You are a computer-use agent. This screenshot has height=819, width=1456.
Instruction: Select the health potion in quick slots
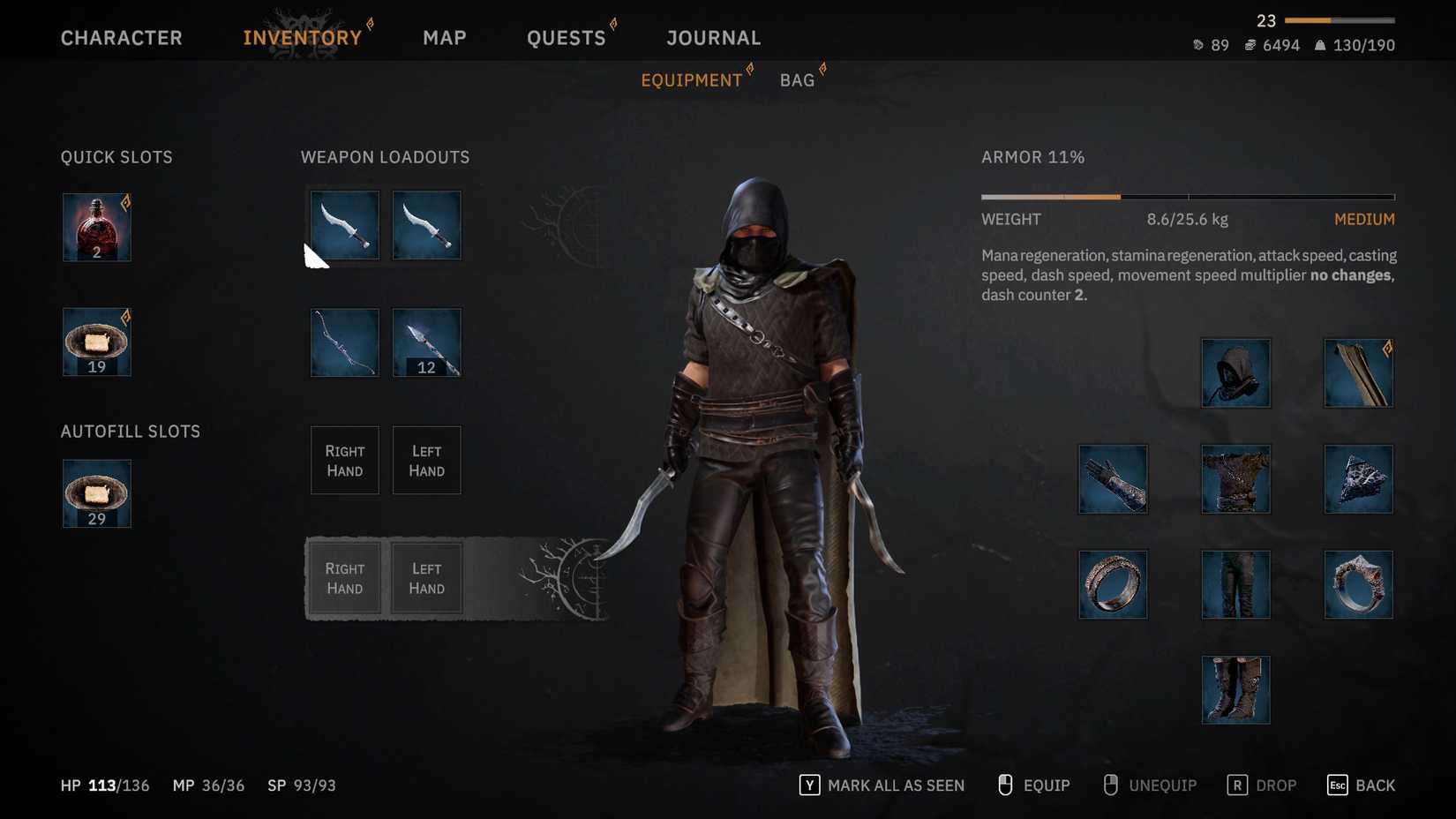pyautogui.click(x=95, y=227)
